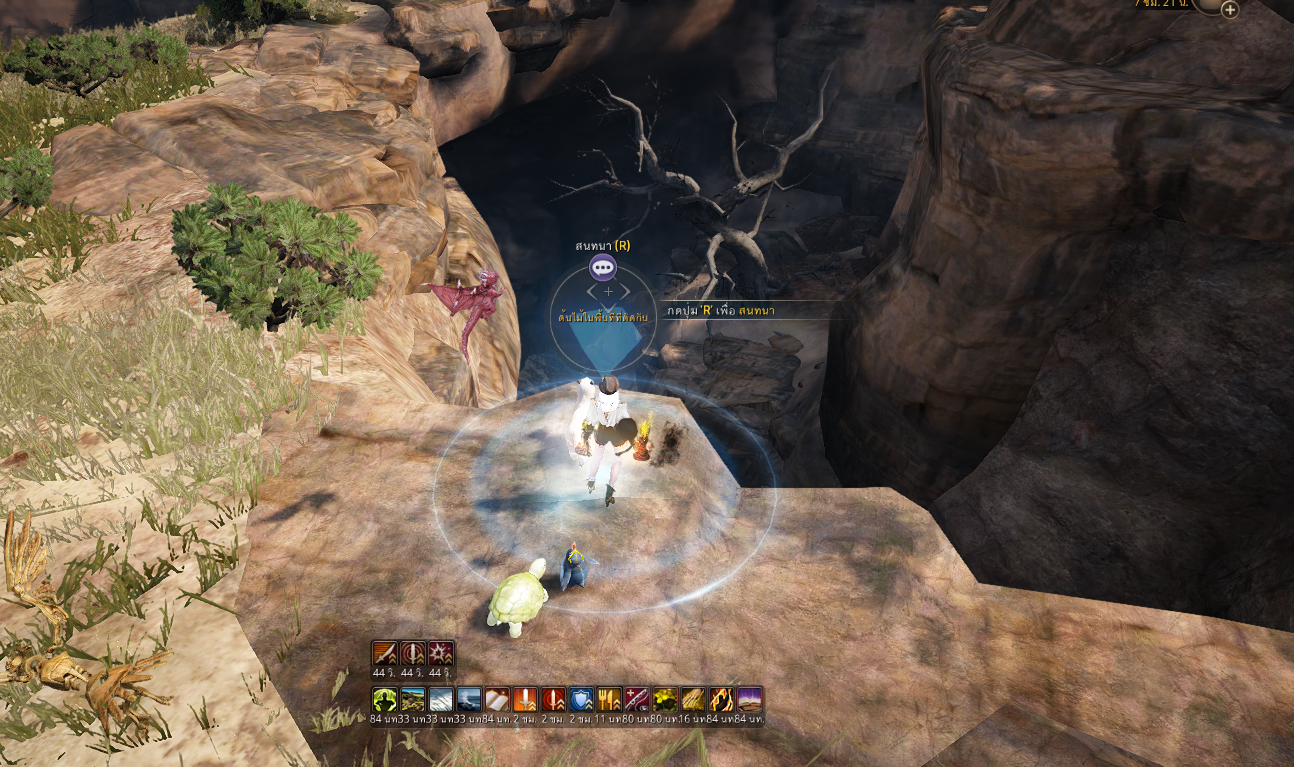This screenshot has width=1294, height=767.
Task: Select the ocean waves buff icon
Action: click(x=469, y=699)
